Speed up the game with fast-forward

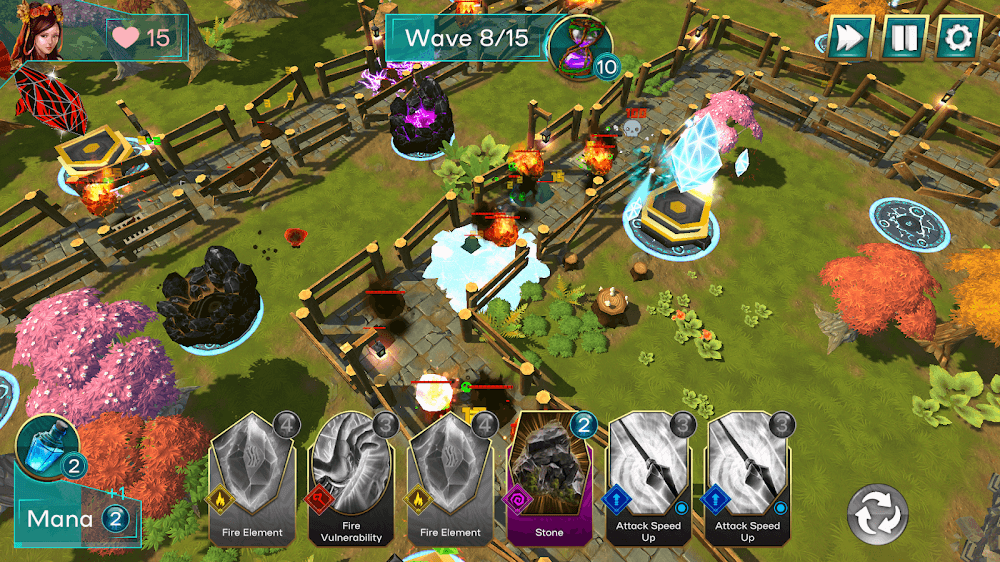[x=849, y=38]
